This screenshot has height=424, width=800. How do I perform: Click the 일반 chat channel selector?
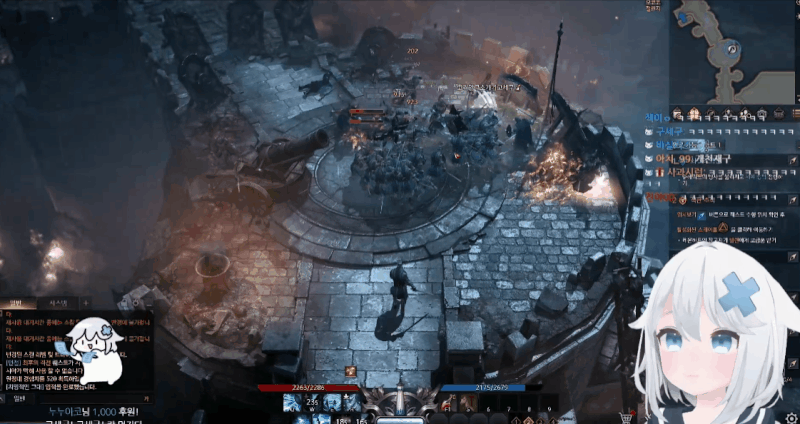17,397
